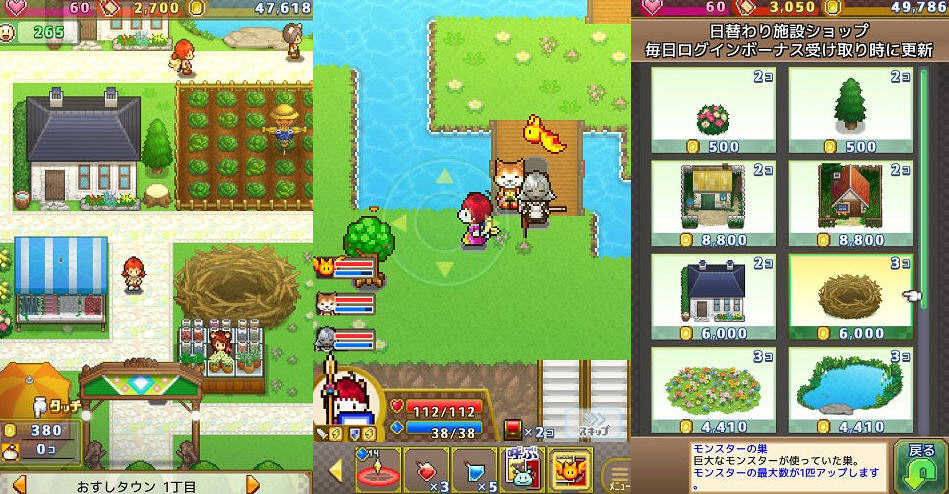The height and width of the screenshot is (494, 949).
Task: Click the green back (戻る) button
Action: click(920, 464)
